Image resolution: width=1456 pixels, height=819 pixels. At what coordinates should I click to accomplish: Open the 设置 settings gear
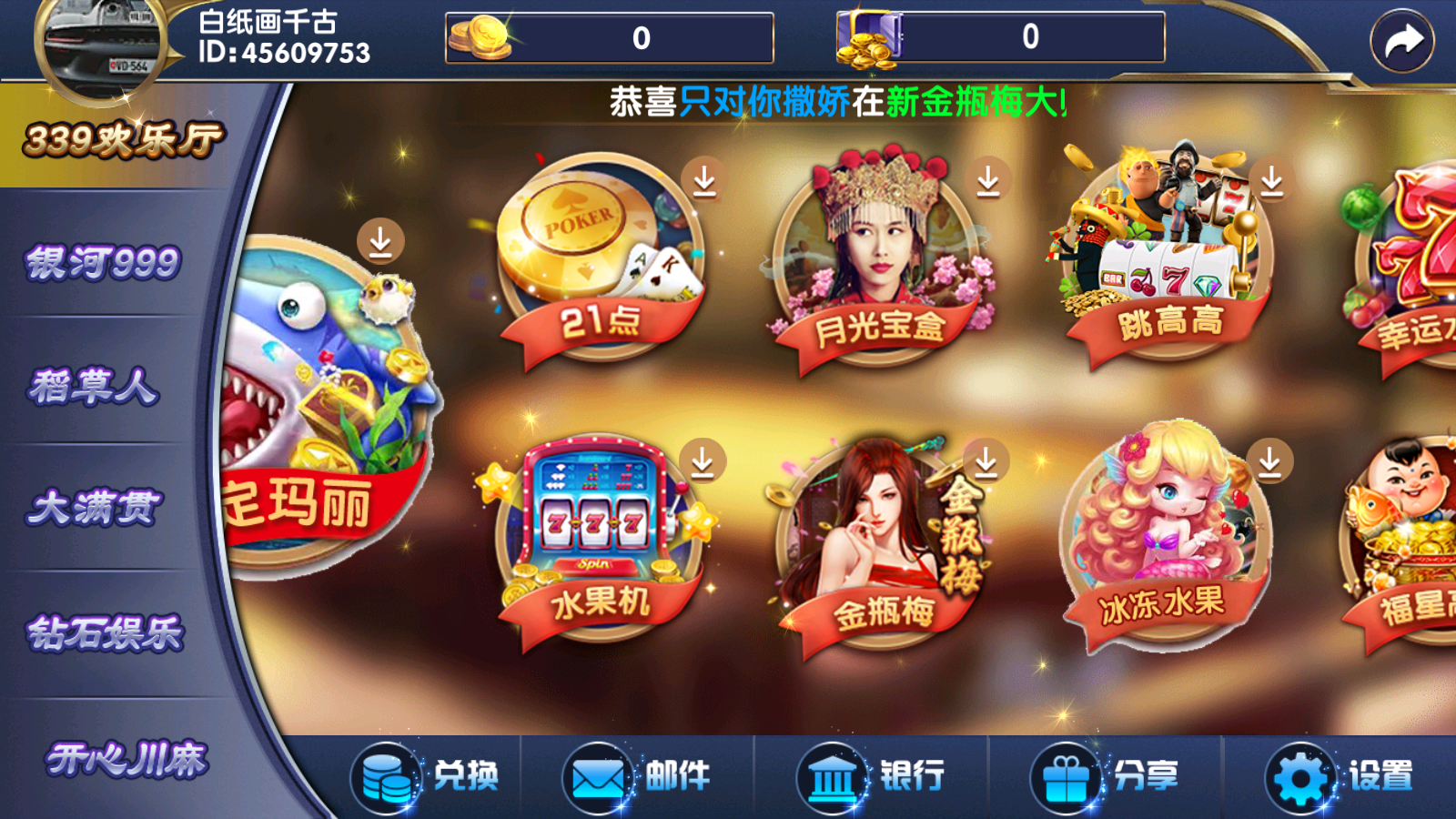1340,777
